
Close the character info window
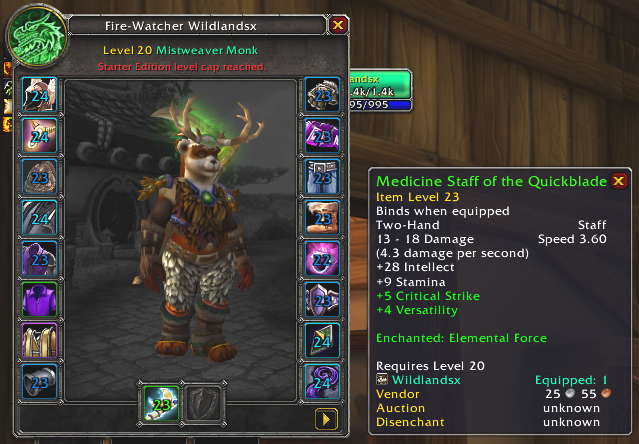coord(338,24)
